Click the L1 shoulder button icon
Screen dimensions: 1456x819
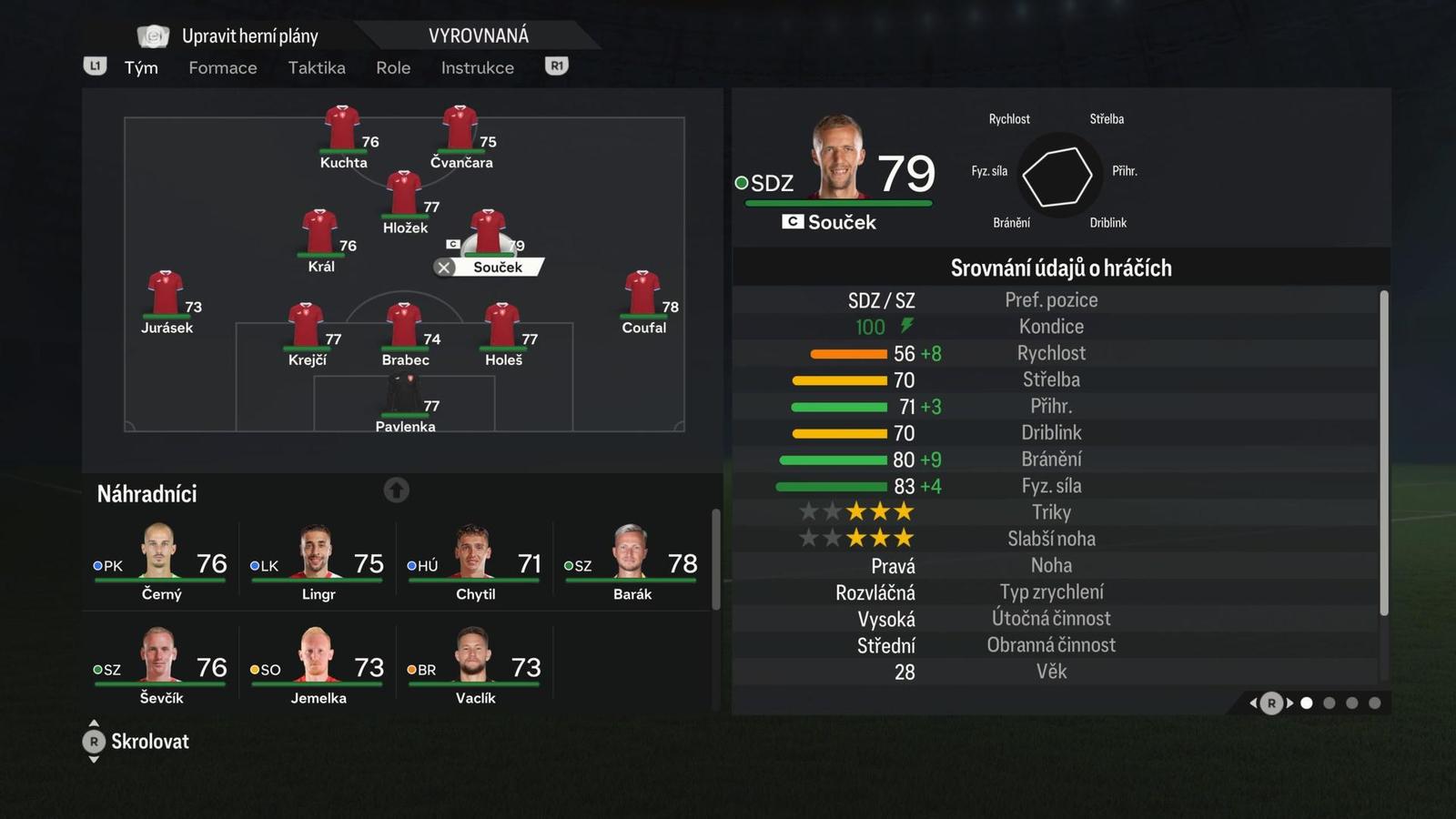click(x=95, y=66)
